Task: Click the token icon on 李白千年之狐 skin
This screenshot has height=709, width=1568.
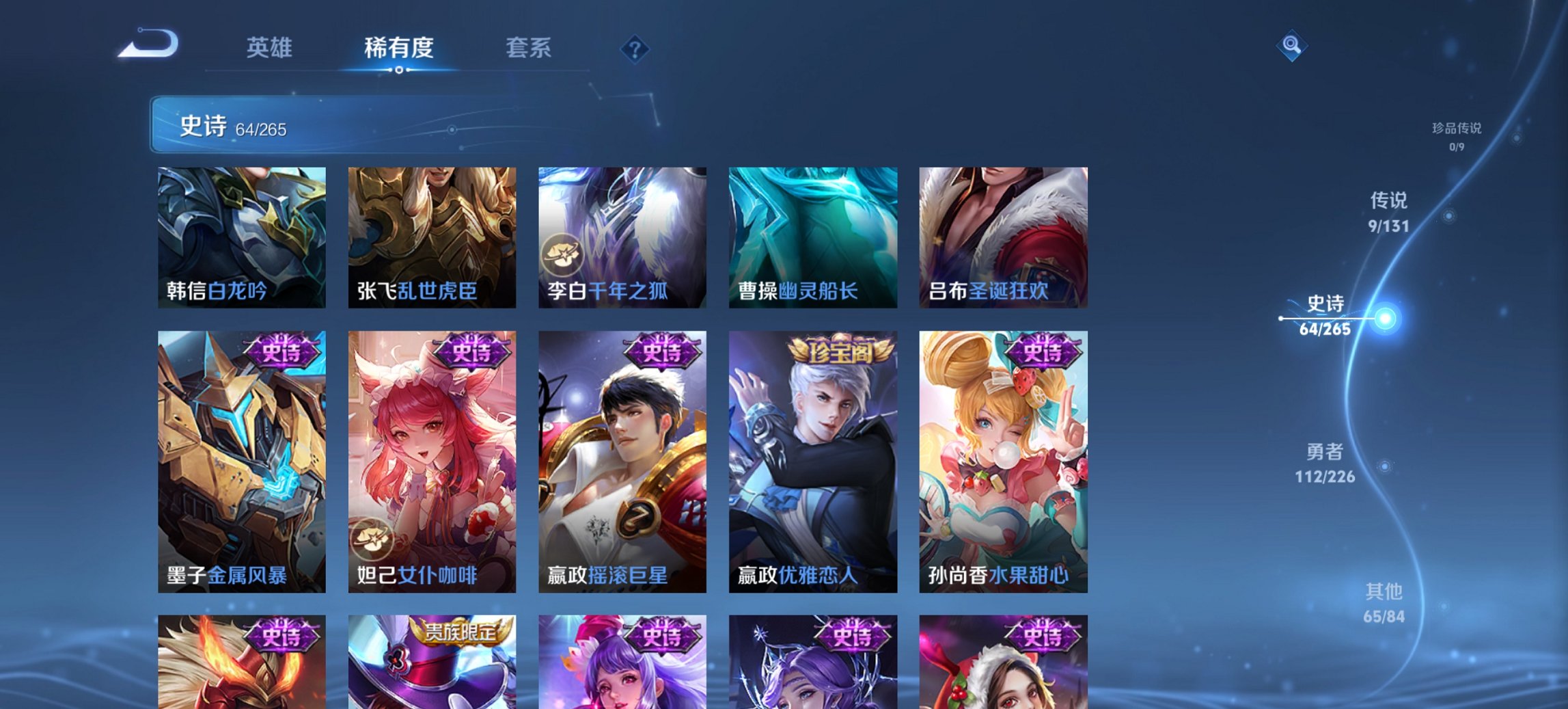Action: [563, 252]
